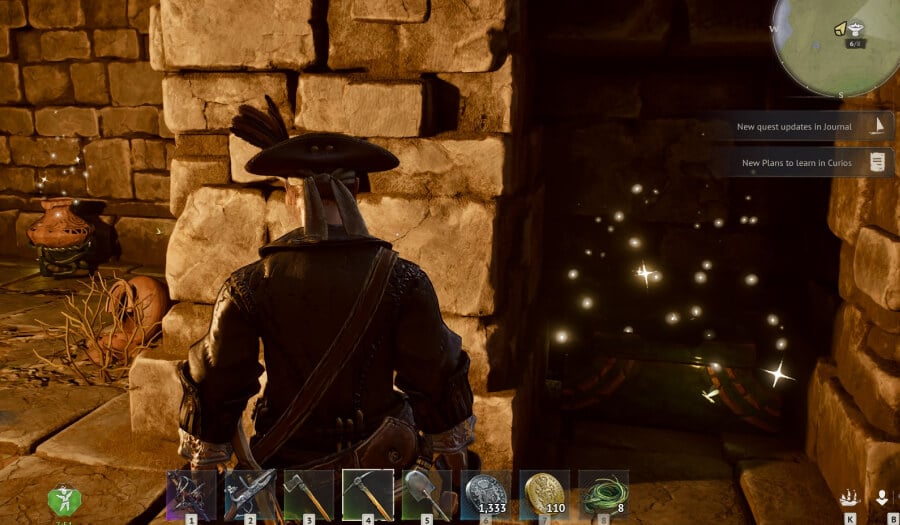Select the shovel in hotbar slot 5
Viewport: 900px width, 525px height.
426,495
